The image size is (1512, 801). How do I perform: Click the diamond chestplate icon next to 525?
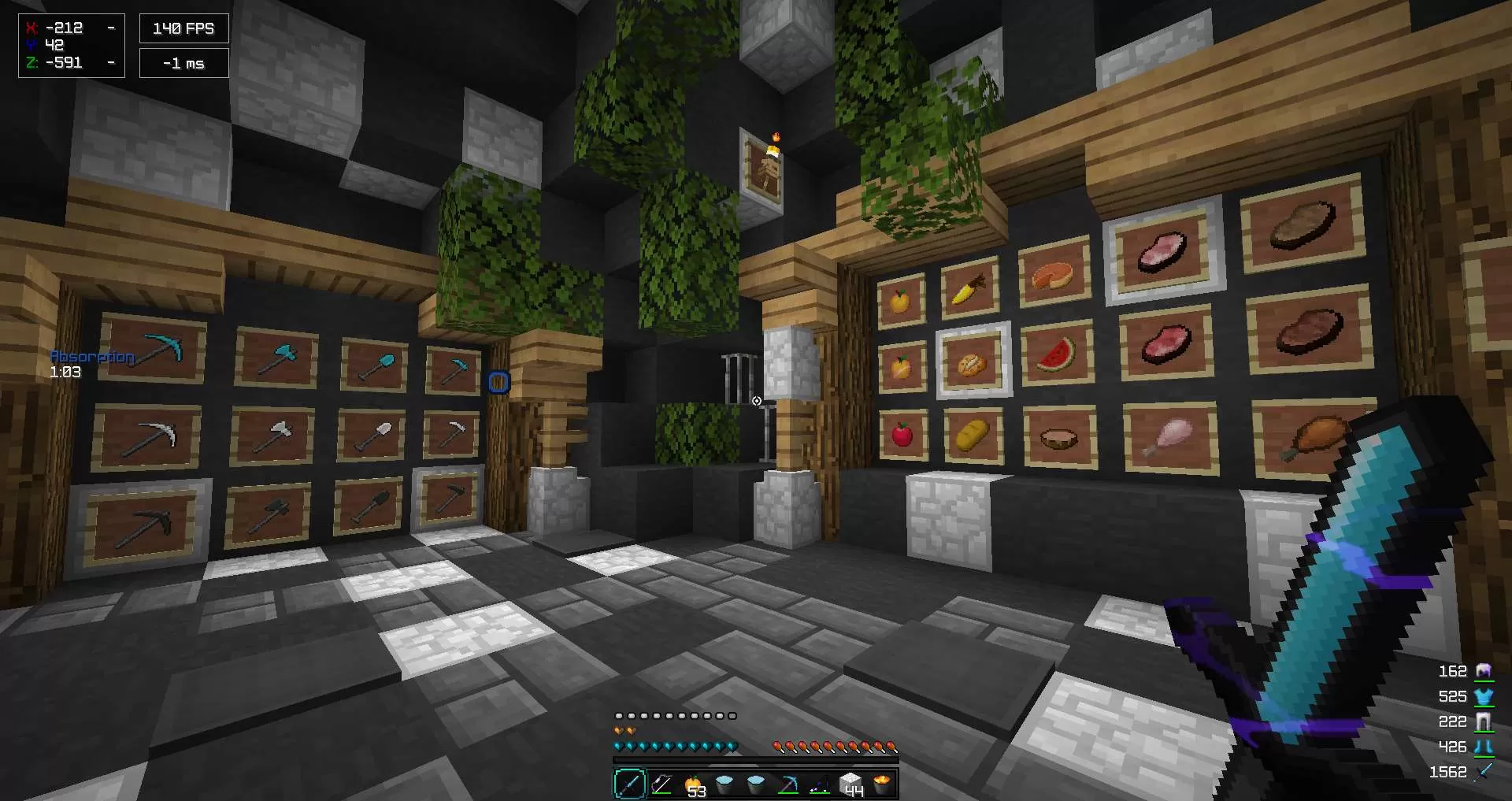pyautogui.click(x=1484, y=696)
